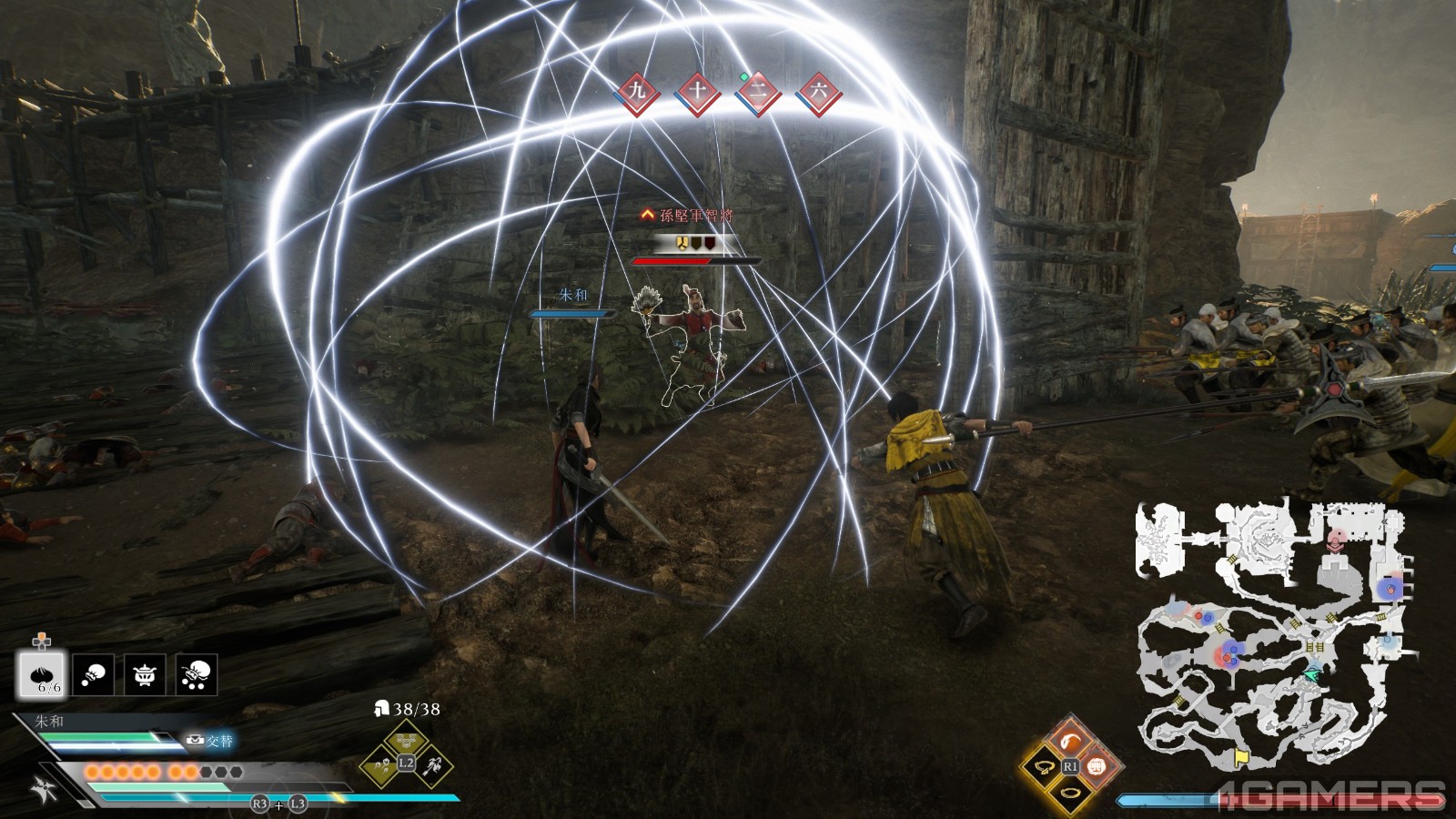
Task: Use the top orange slash battle art
Action: [1071, 739]
